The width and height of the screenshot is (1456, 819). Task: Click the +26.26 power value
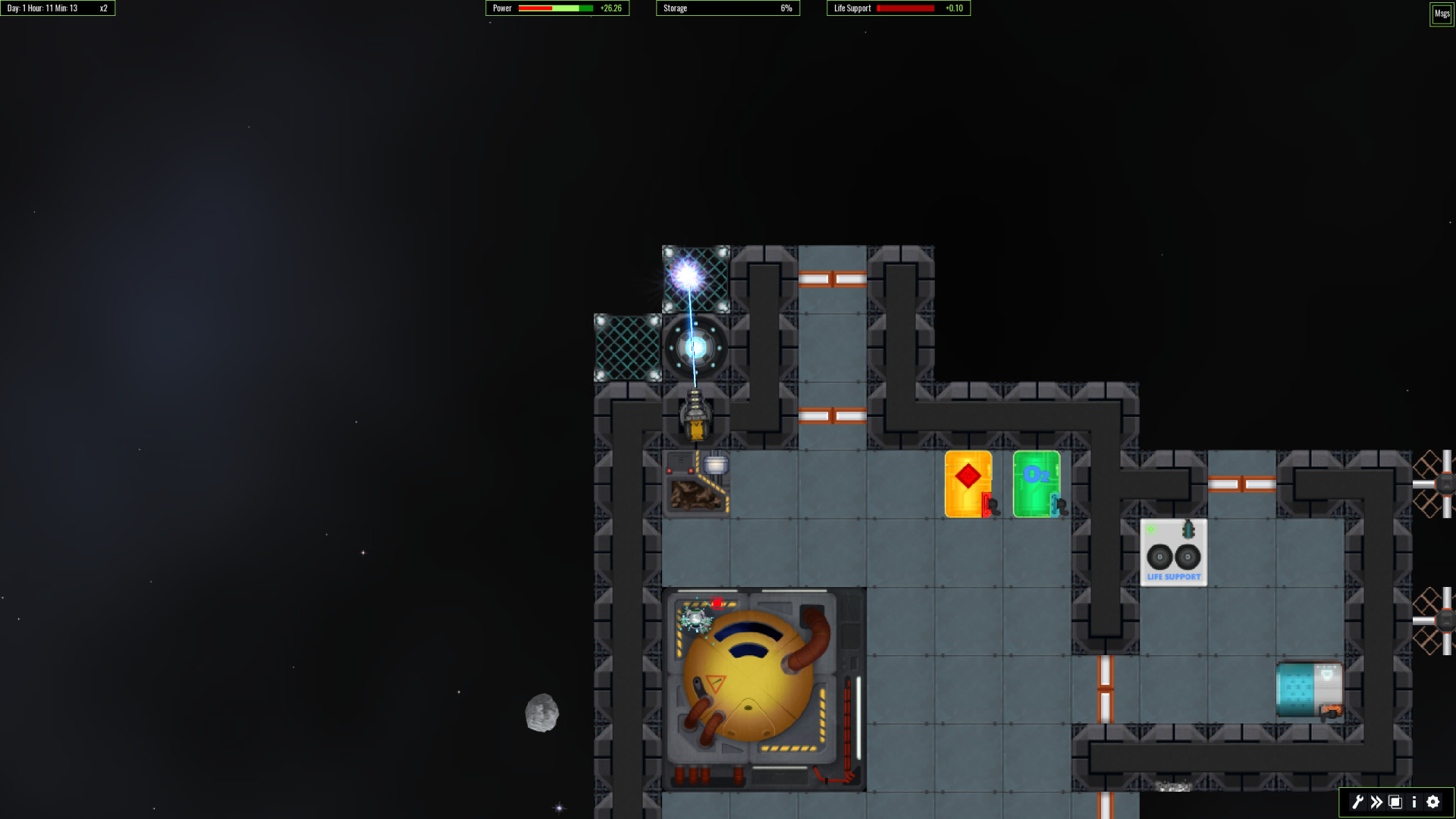(x=611, y=8)
